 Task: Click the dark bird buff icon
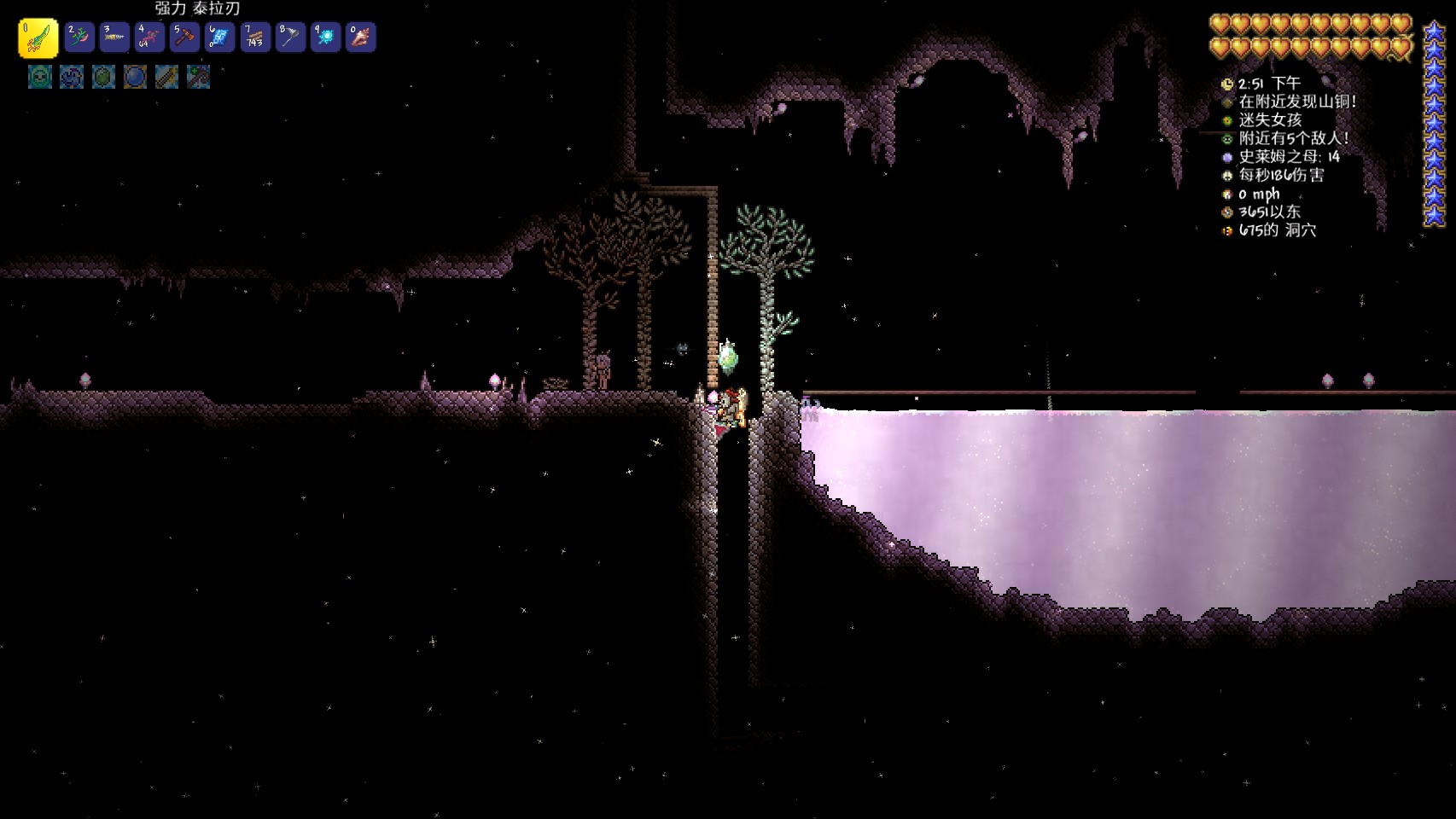click(72, 78)
